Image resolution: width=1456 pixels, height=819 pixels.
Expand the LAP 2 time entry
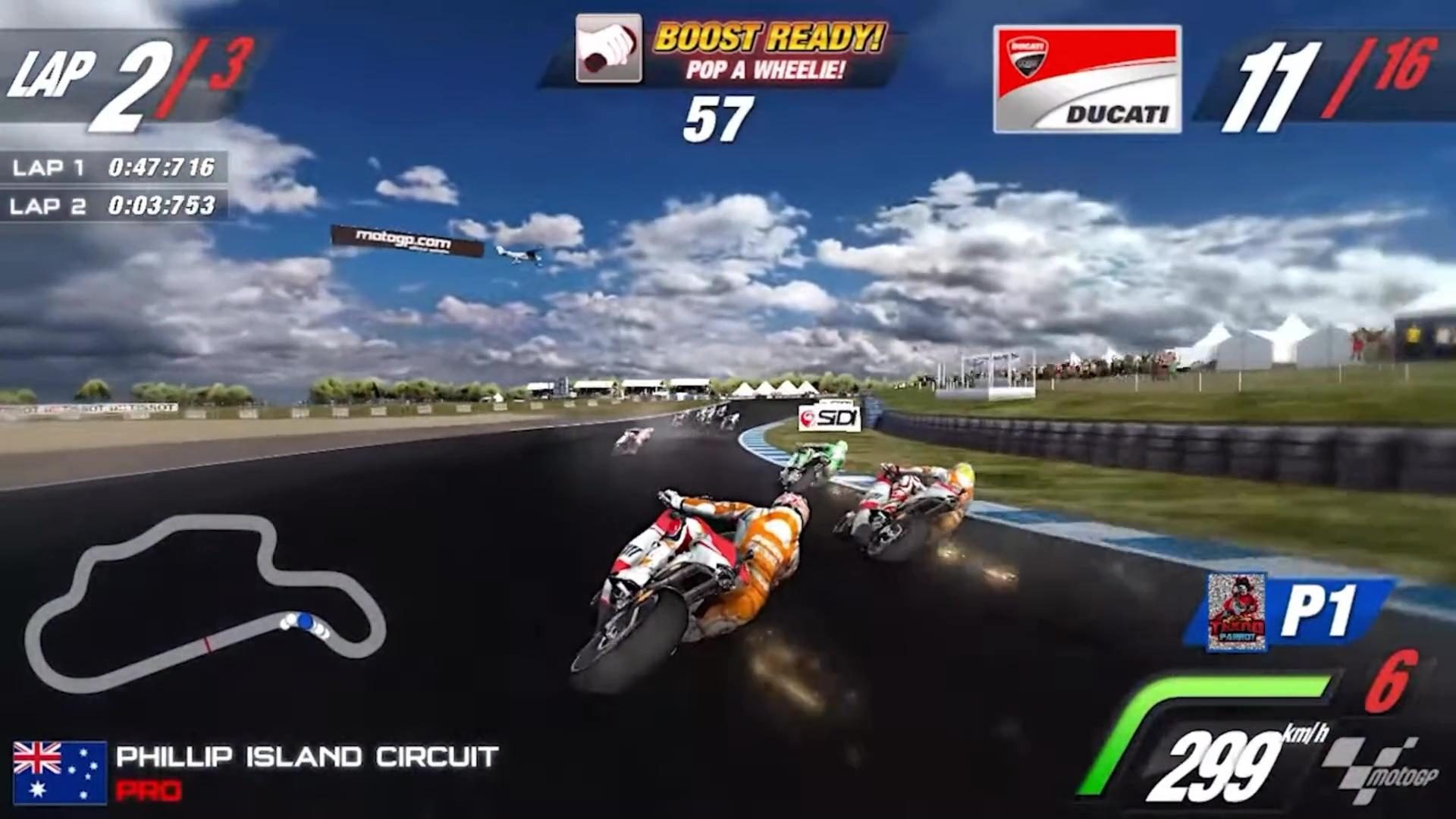click(114, 205)
